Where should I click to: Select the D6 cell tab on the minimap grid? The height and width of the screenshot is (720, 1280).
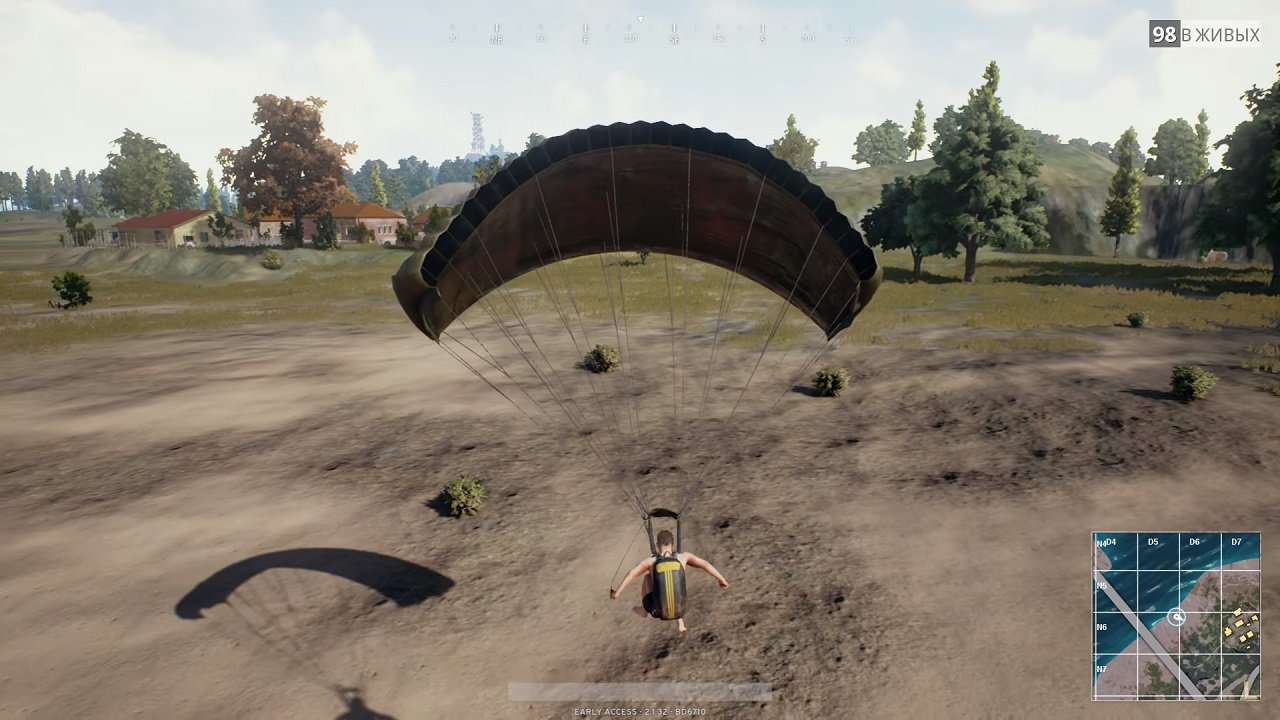pos(1194,542)
